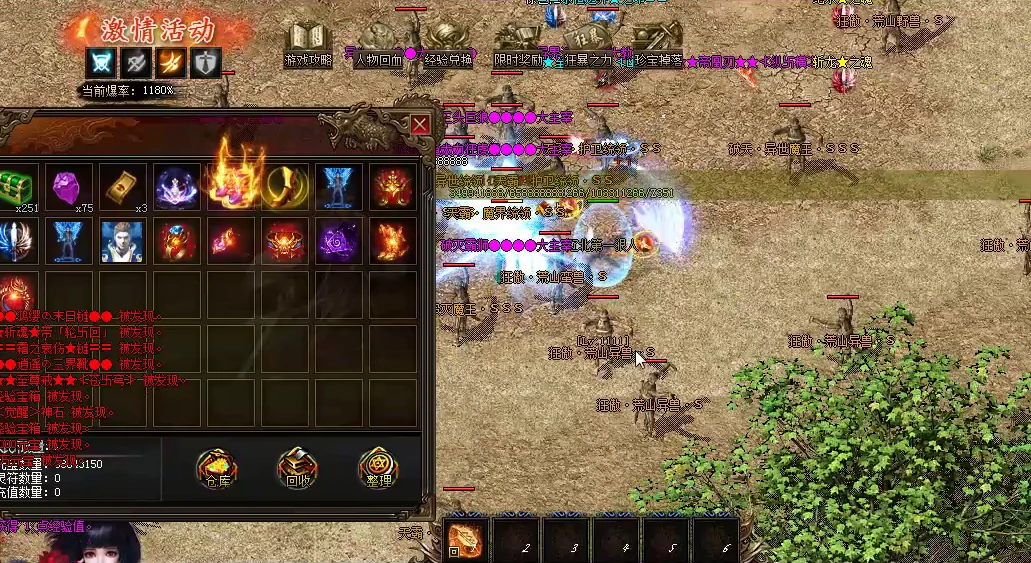Select the flaming pink boots item
Image resolution: width=1031 pixels, height=563 pixels.
231,180
